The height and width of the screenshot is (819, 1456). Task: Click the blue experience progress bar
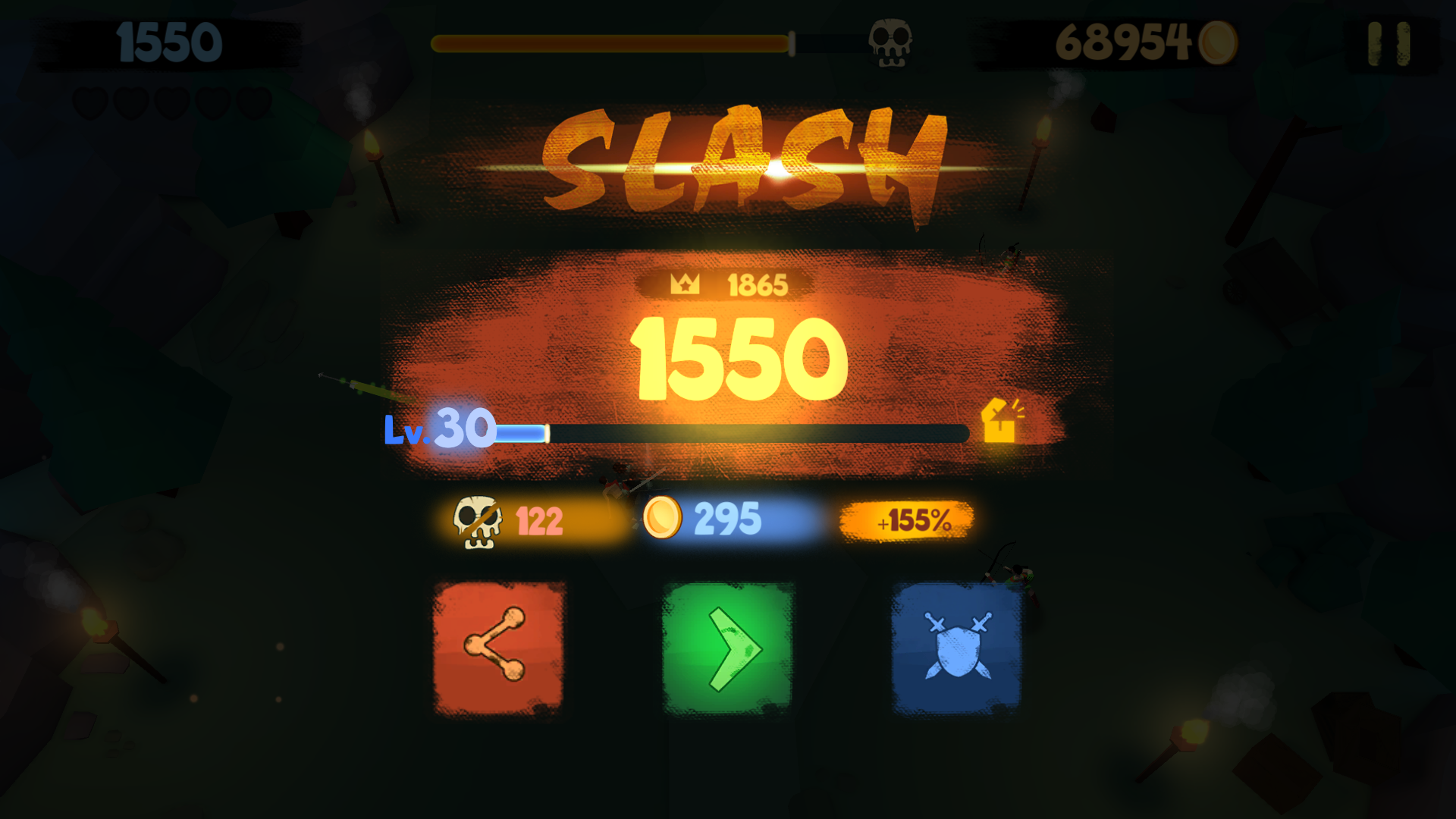tap(728, 431)
